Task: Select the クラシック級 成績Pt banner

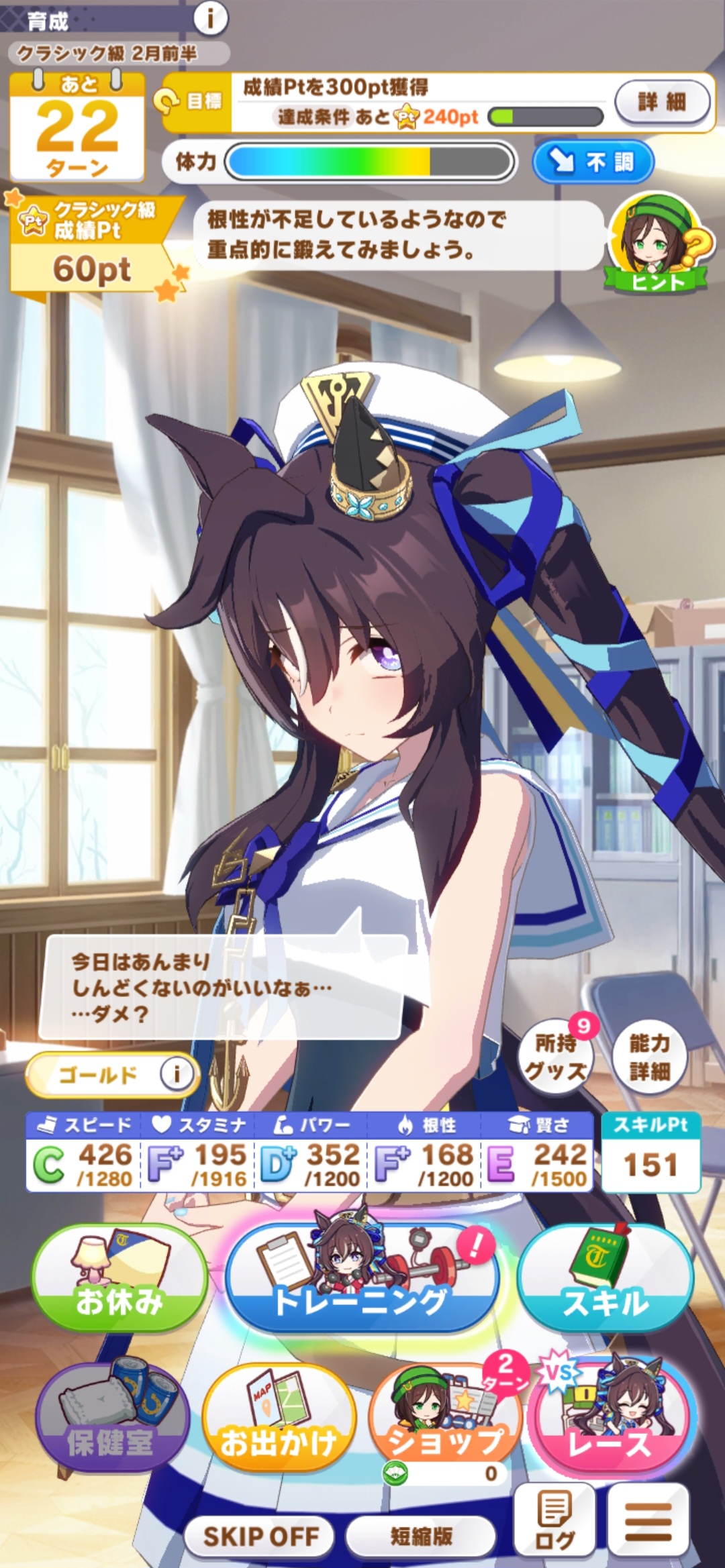Action: (91, 246)
